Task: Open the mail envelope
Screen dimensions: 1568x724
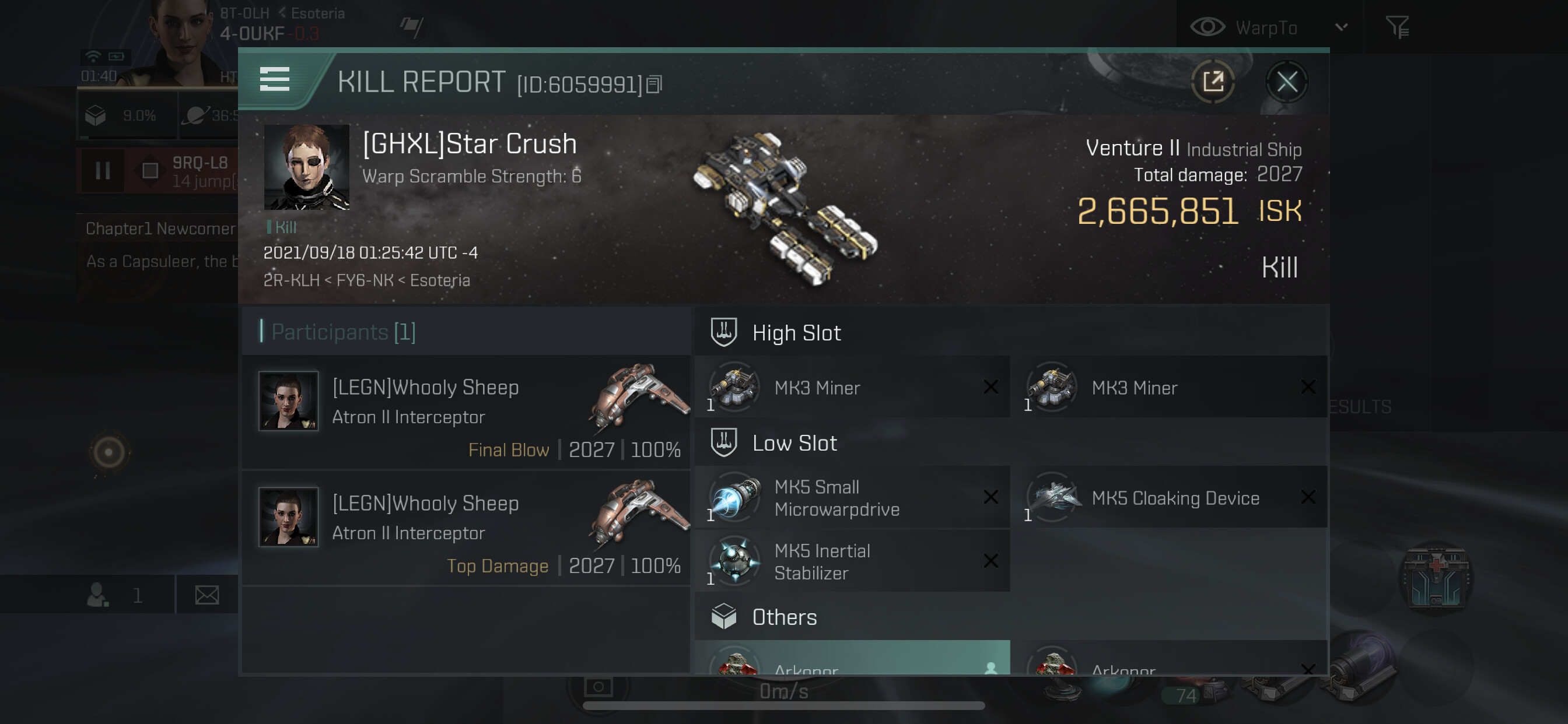Action: pos(207,595)
